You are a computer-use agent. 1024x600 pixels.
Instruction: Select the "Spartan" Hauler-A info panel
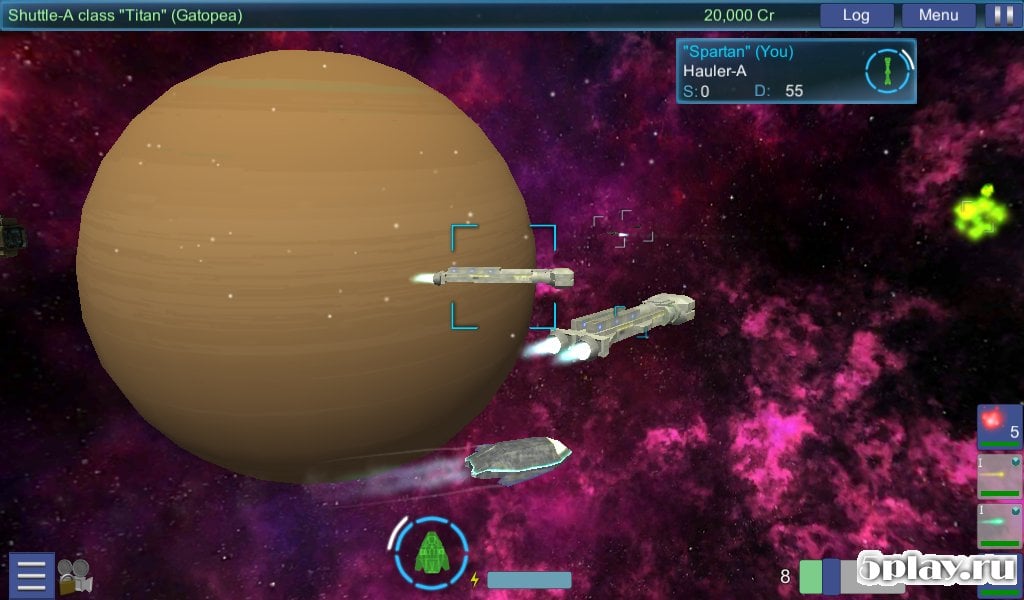[770, 71]
